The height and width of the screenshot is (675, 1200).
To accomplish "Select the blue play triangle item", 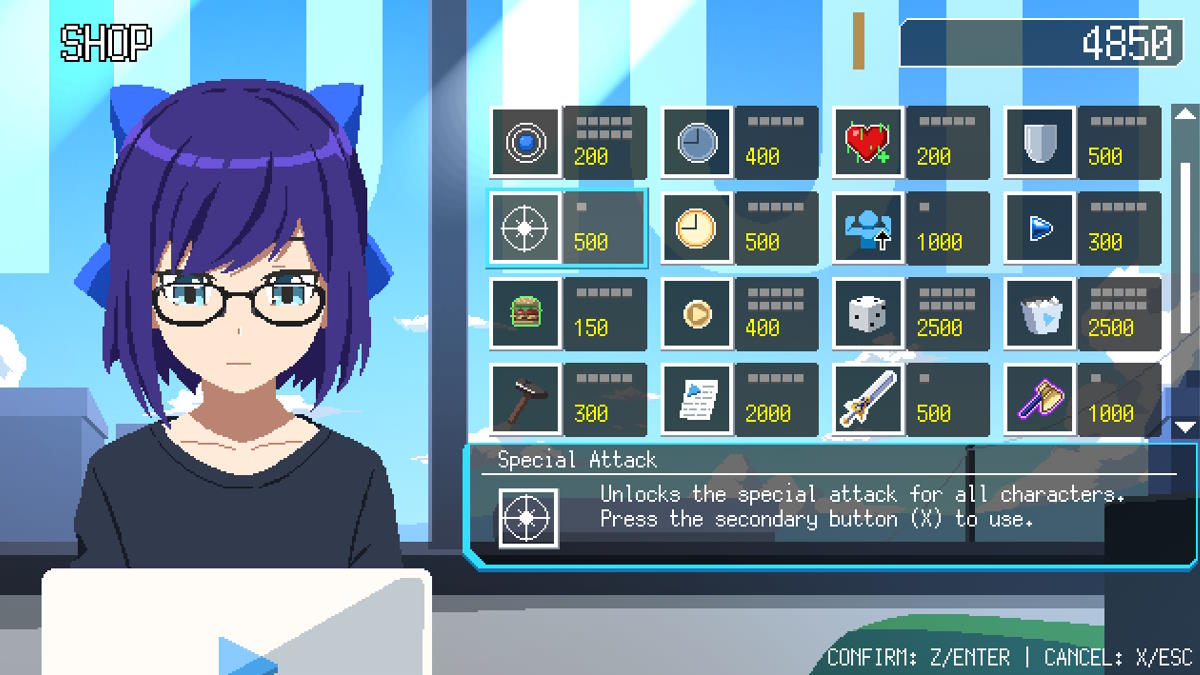I will click(1039, 229).
